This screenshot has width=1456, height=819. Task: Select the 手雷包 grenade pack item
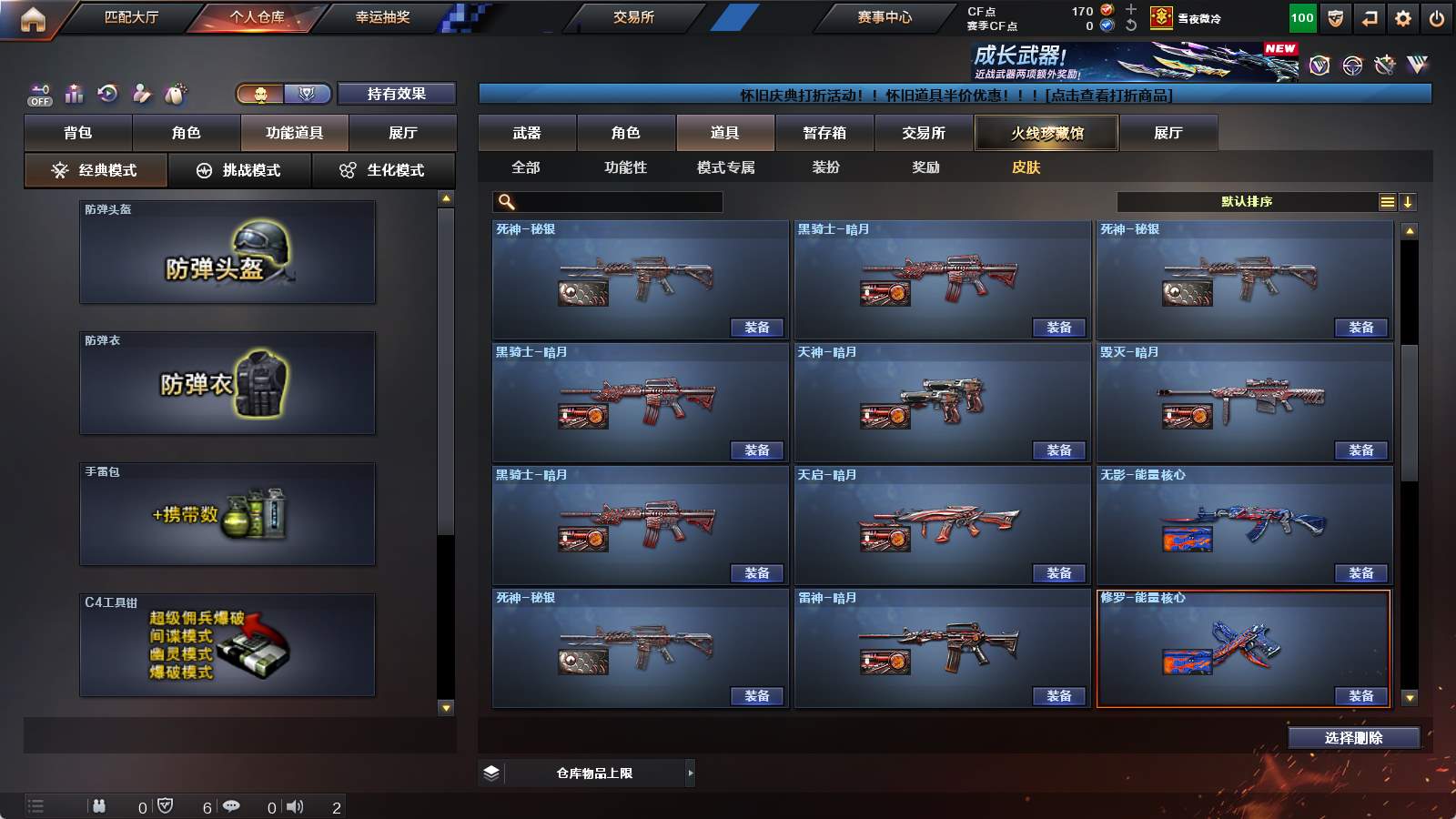(227, 515)
